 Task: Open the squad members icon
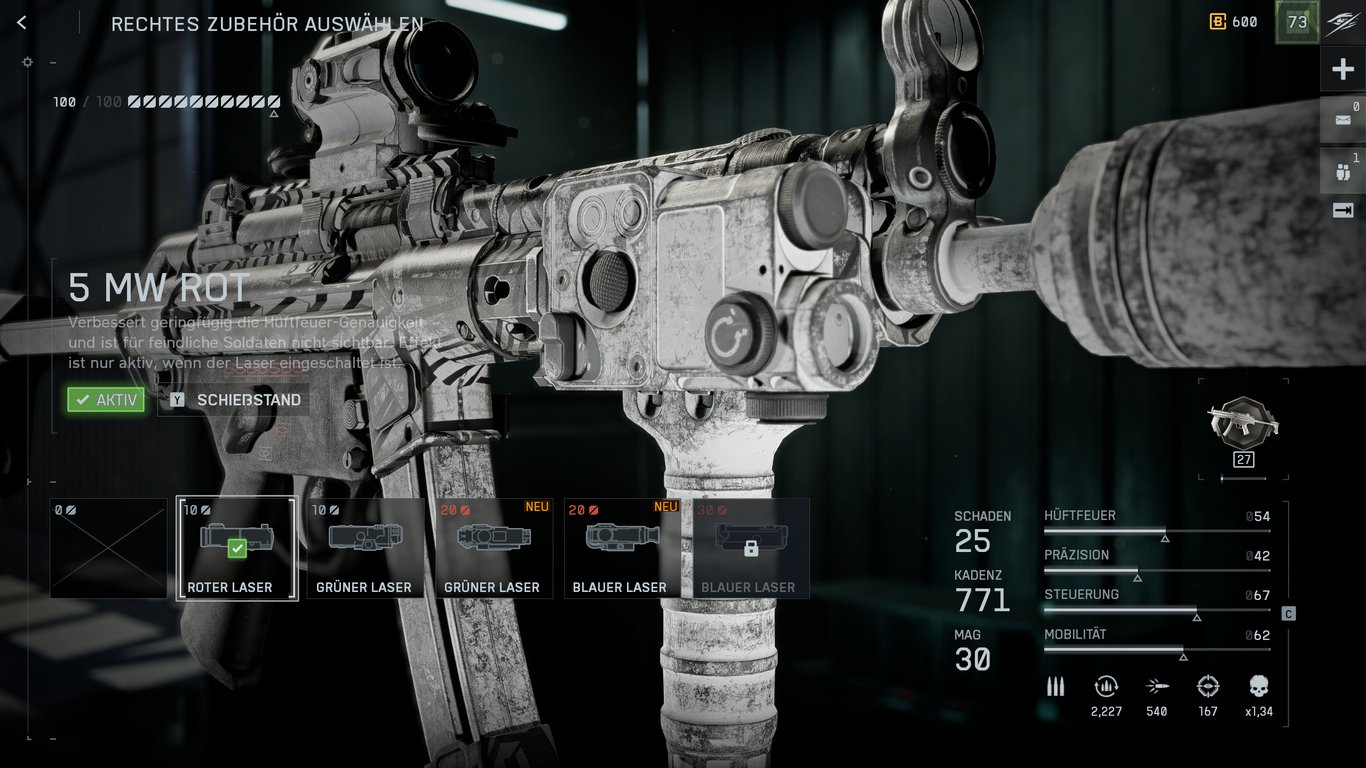[x=1342, y=169]
